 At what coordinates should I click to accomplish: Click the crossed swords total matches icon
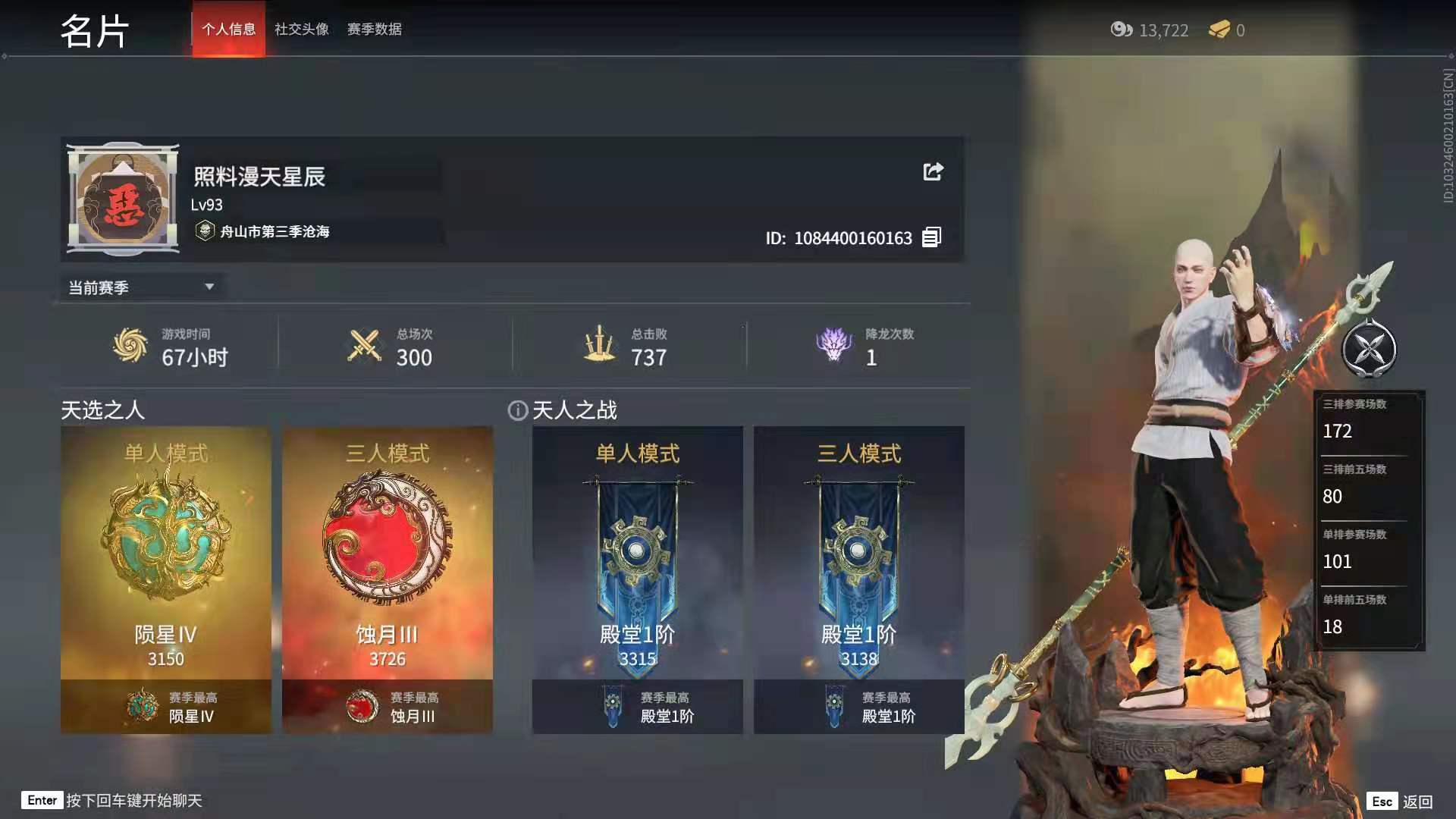(x=362, y=345)
